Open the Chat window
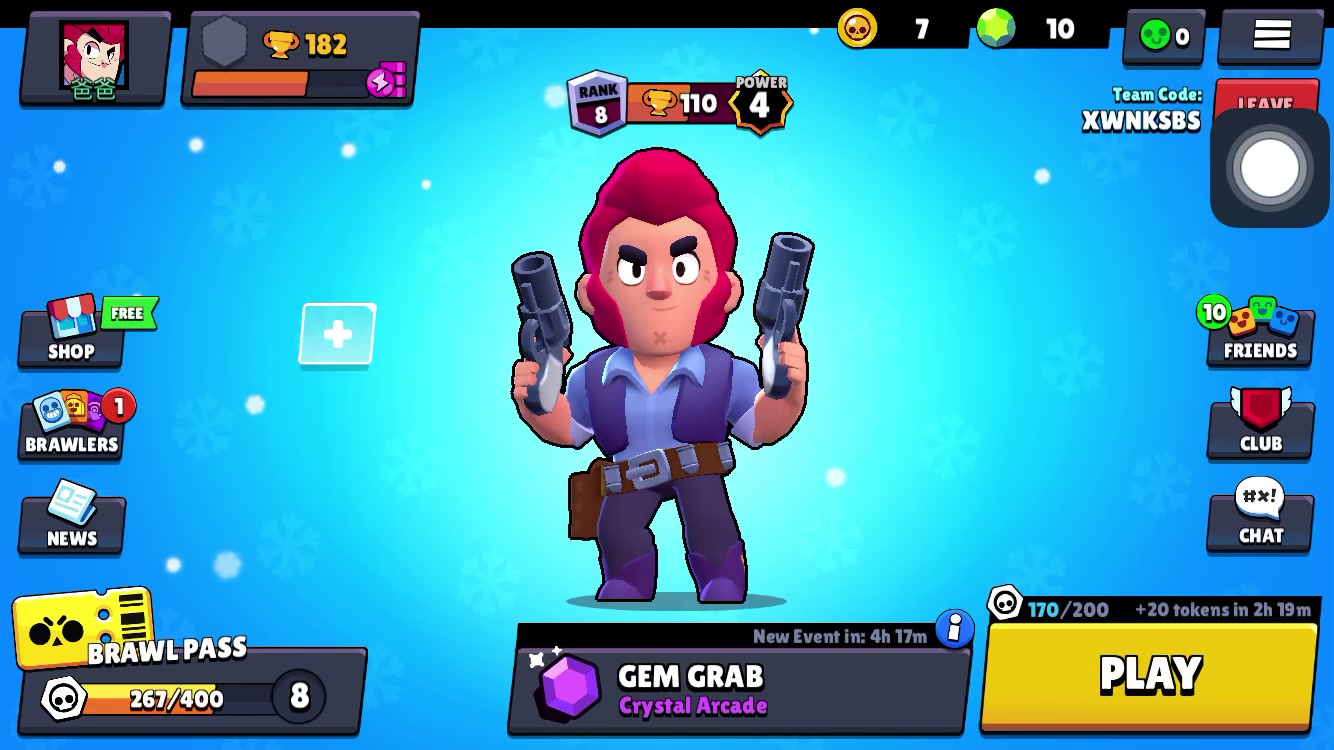 click(1260, 516)
